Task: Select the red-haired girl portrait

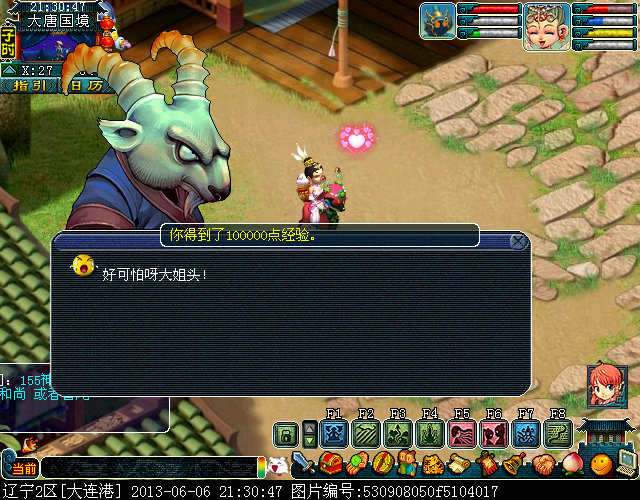Action: [603, 385]
